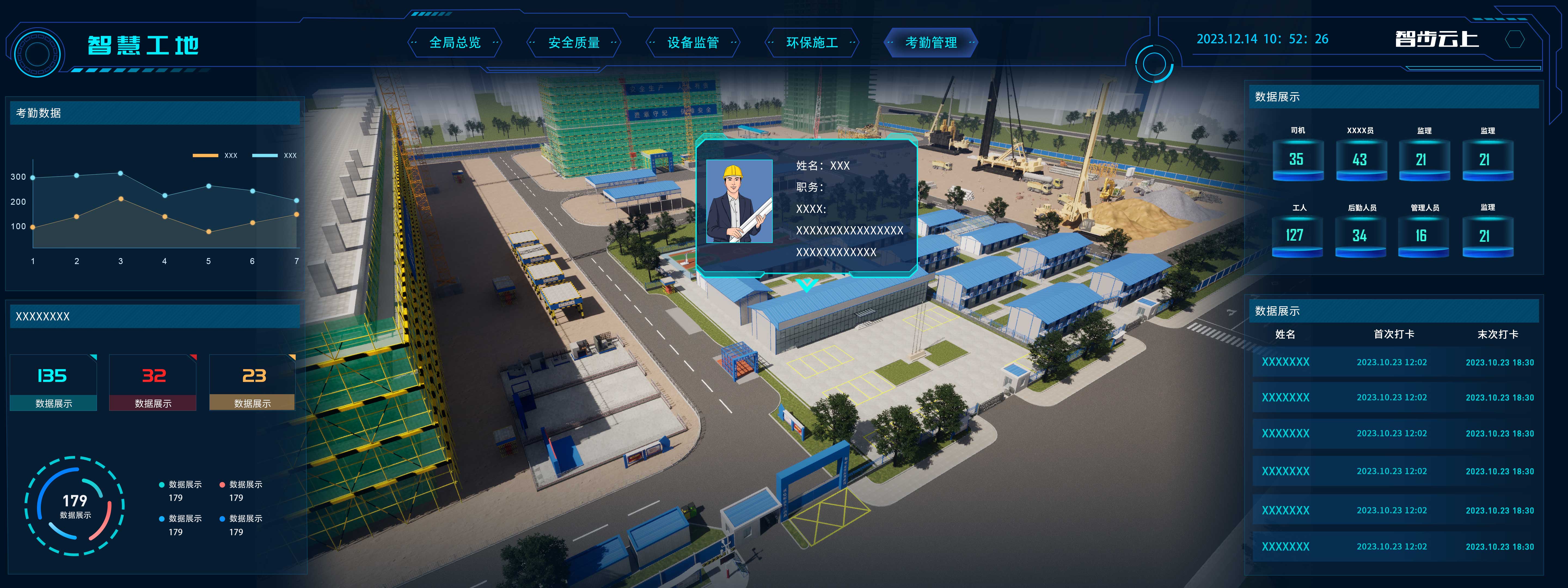Click the circular emblem beside 智慧工地

pos(38,54)
